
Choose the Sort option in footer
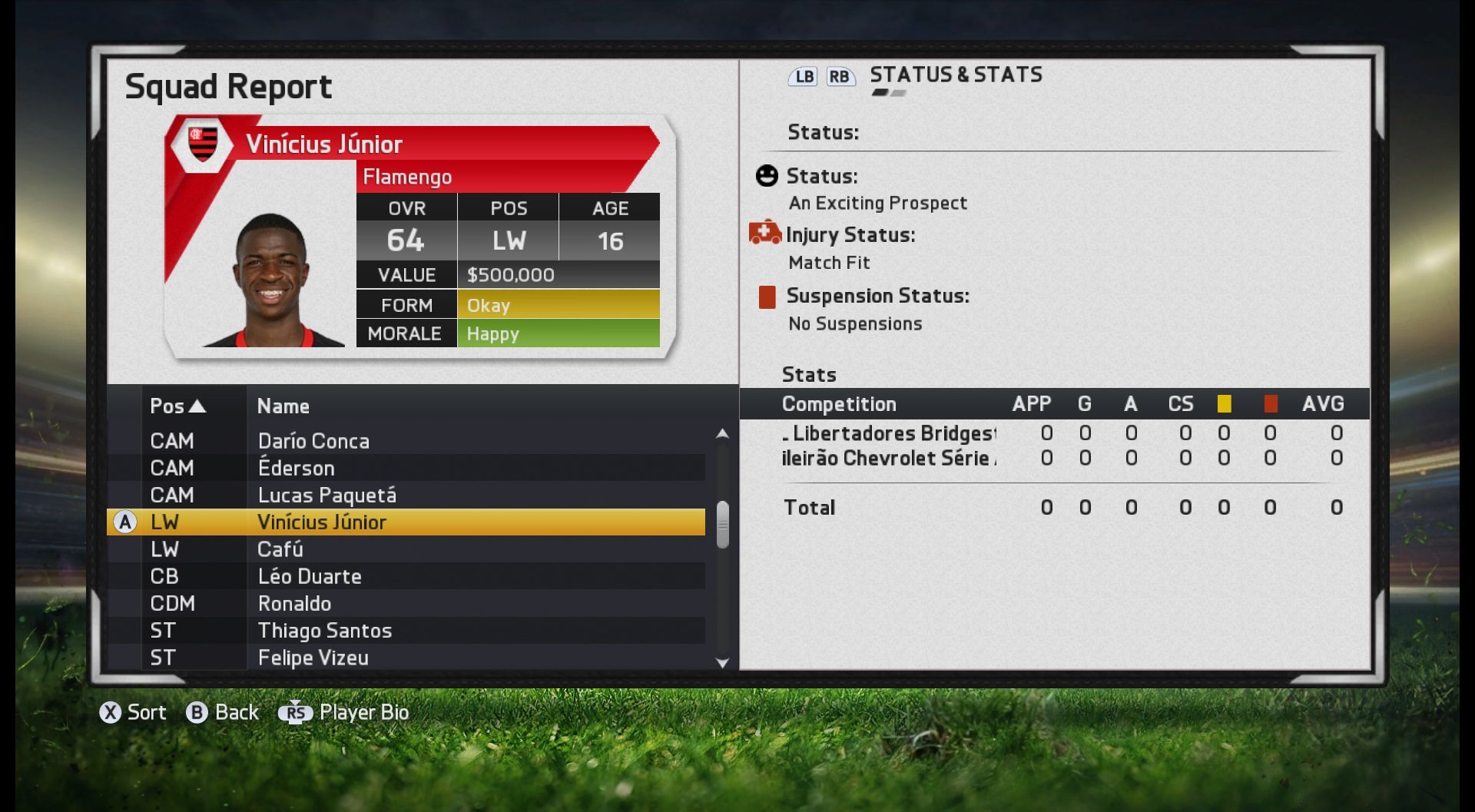pos(133,713)
